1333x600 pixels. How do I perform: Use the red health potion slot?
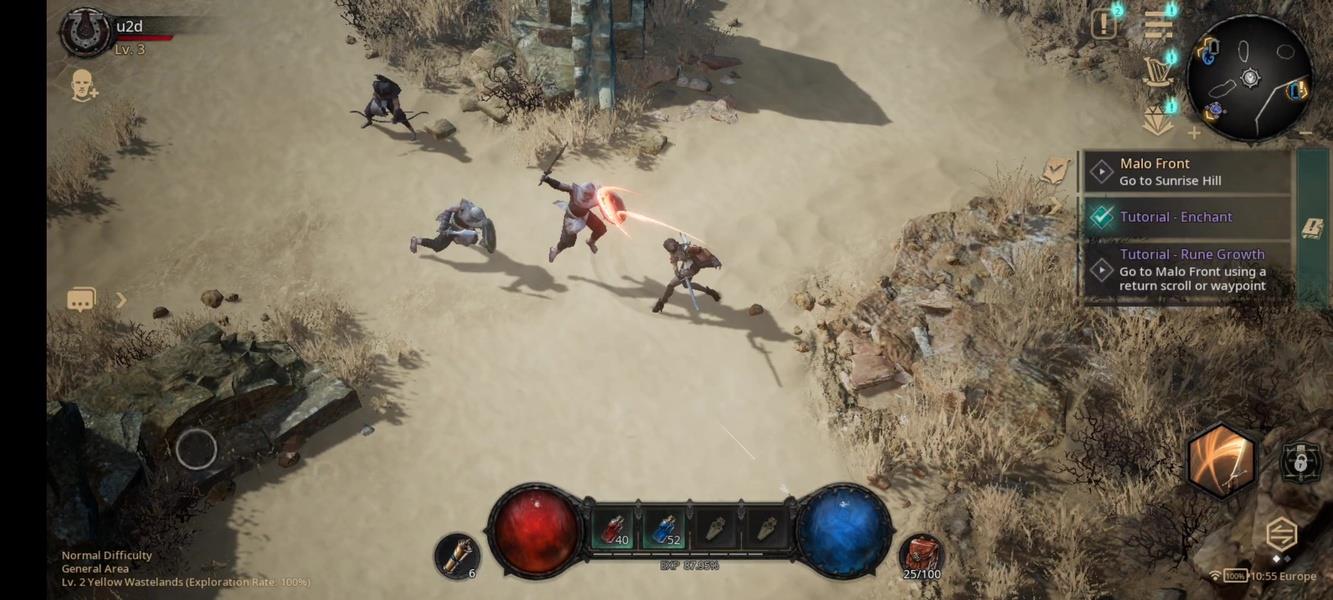615,530
